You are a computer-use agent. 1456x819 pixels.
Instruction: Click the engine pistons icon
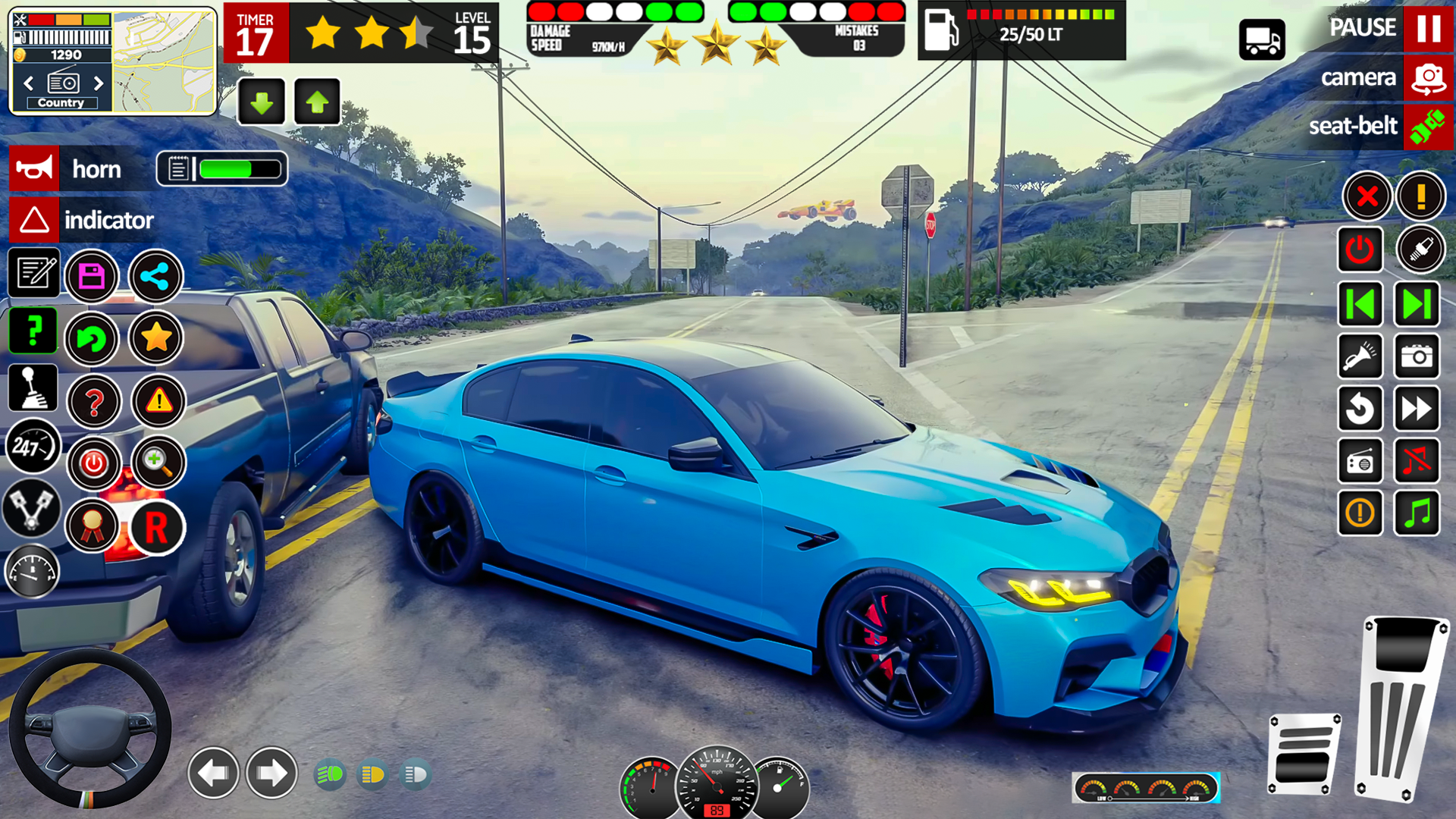pyautogui.click(x=32, y=510)
